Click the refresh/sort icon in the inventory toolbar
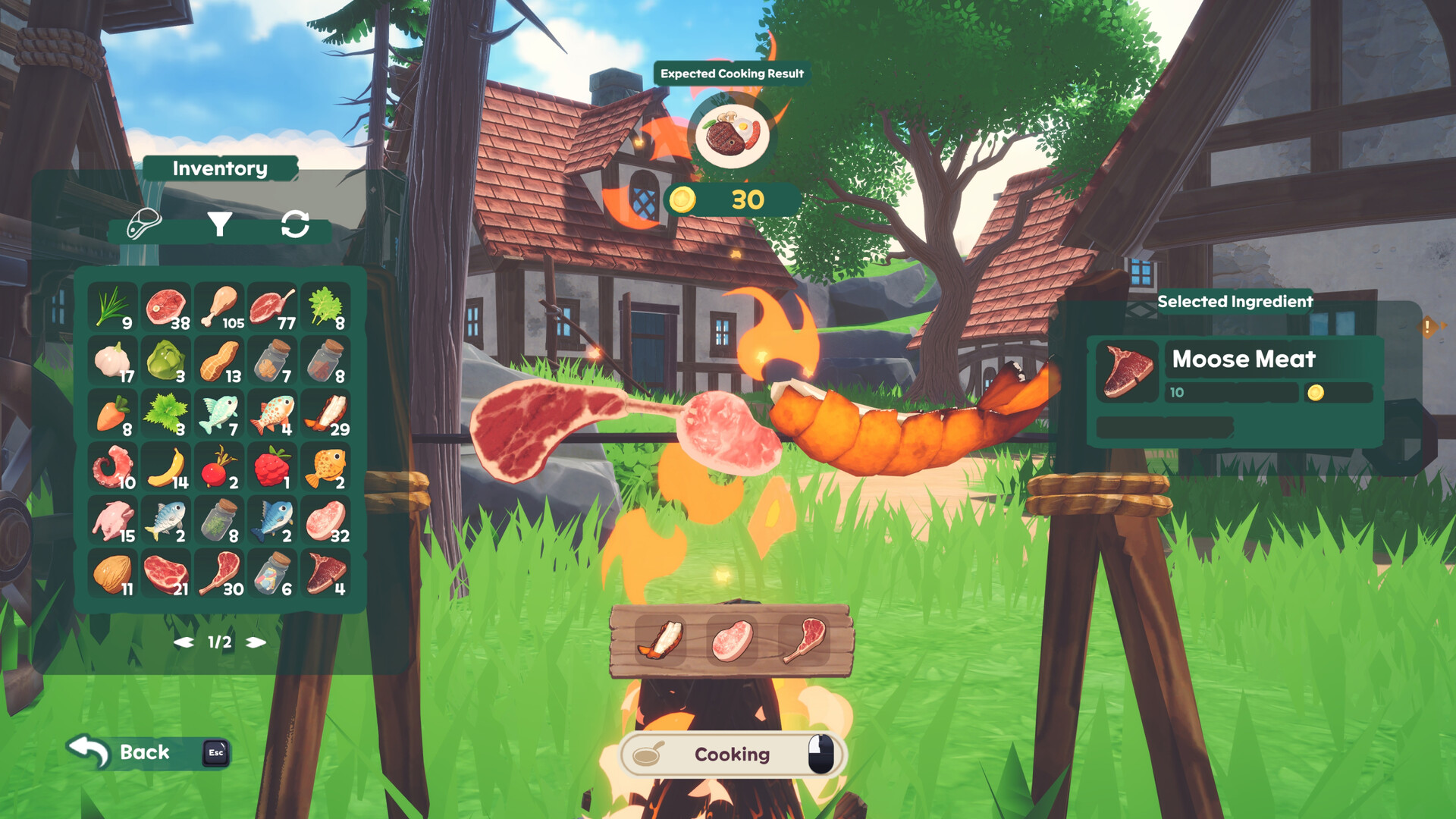 295,225
